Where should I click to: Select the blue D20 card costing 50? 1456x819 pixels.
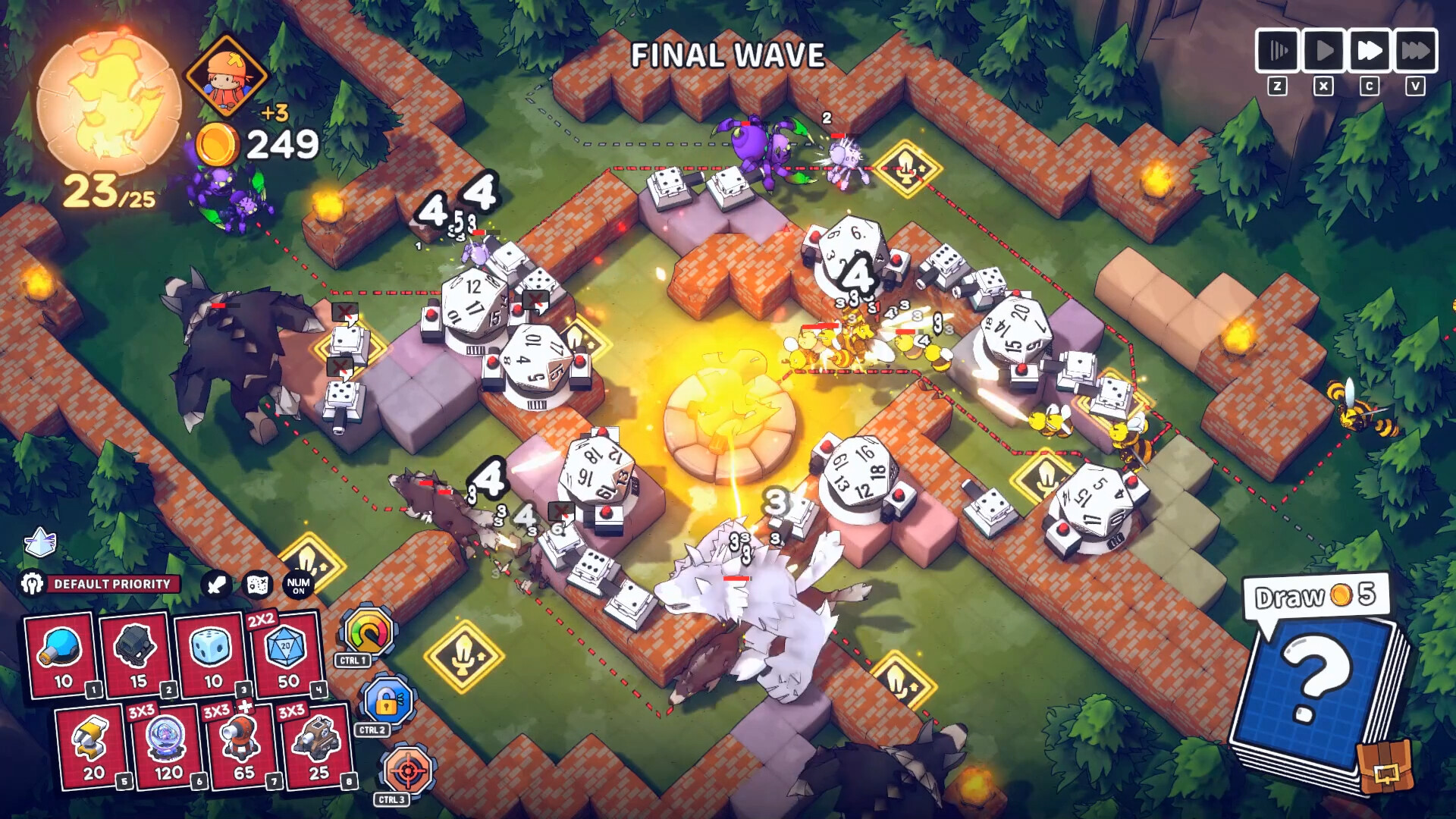click(287, 654)
